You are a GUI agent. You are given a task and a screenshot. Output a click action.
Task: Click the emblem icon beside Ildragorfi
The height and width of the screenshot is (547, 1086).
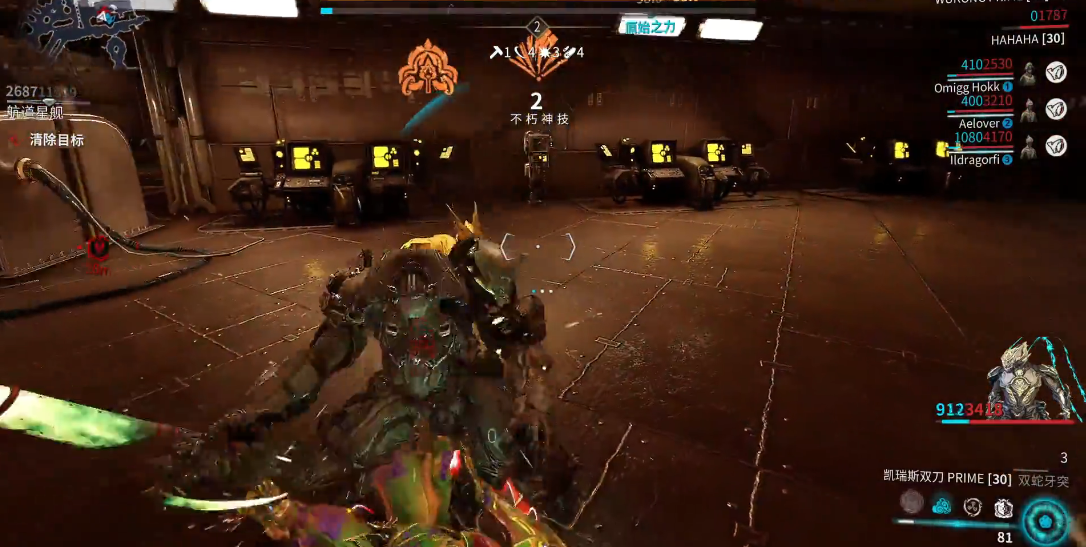click(1056, 146)
